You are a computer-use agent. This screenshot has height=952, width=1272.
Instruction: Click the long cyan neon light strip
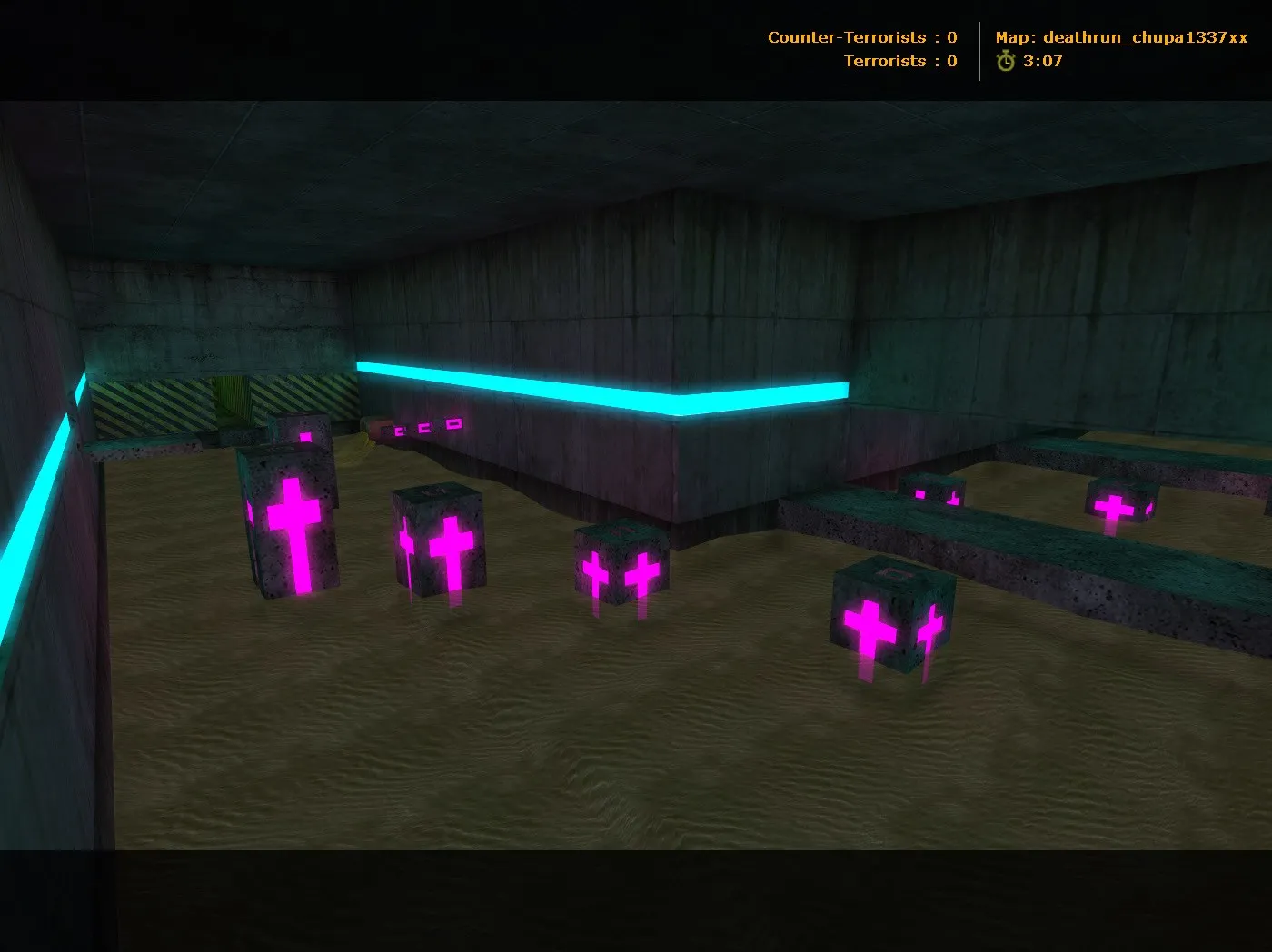[x=600, y=382]
